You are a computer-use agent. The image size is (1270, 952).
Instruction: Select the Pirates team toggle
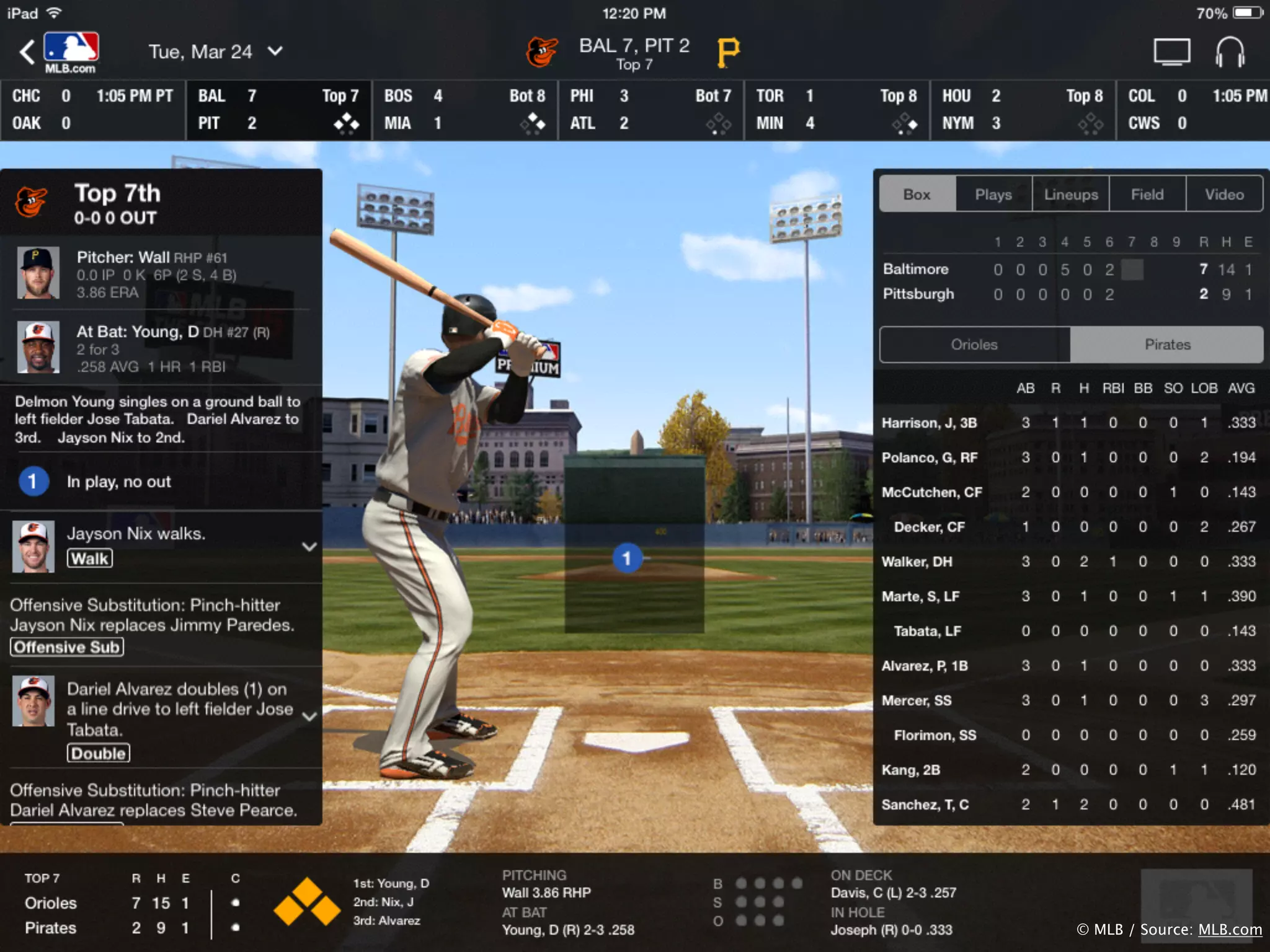click(x=1167, y=345)
